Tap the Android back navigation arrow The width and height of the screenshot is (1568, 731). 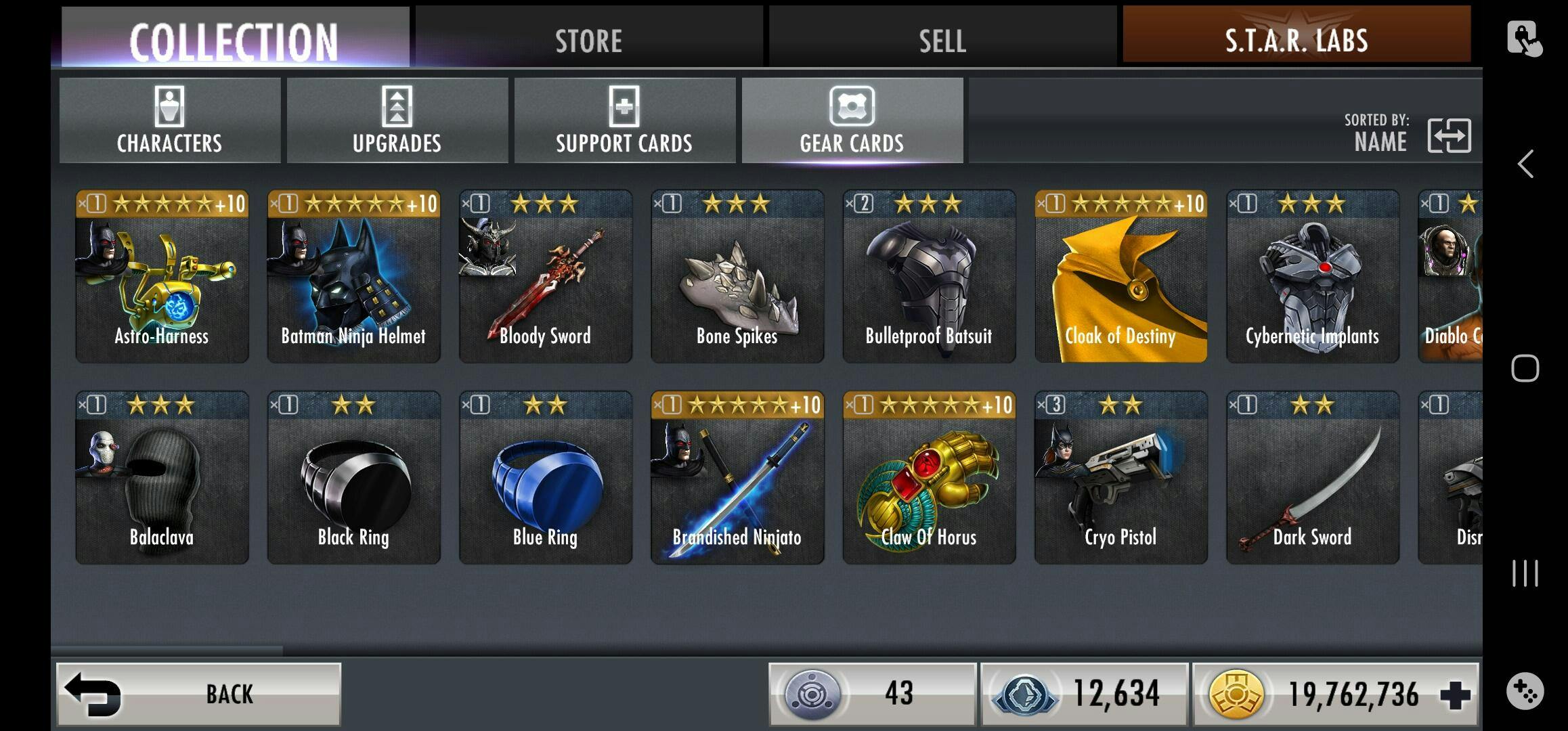1525,164
